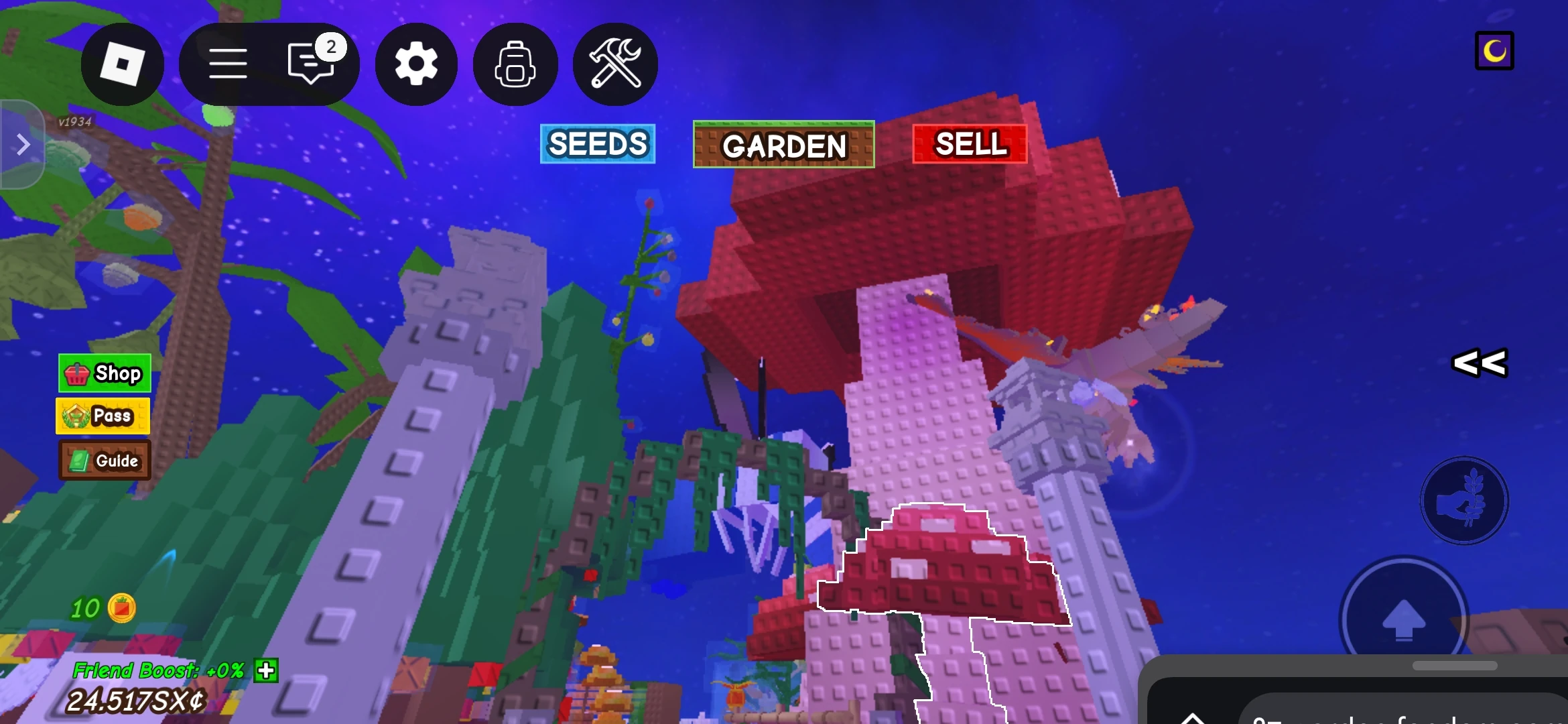Click the moon event icon

[x=1494, y=50]
